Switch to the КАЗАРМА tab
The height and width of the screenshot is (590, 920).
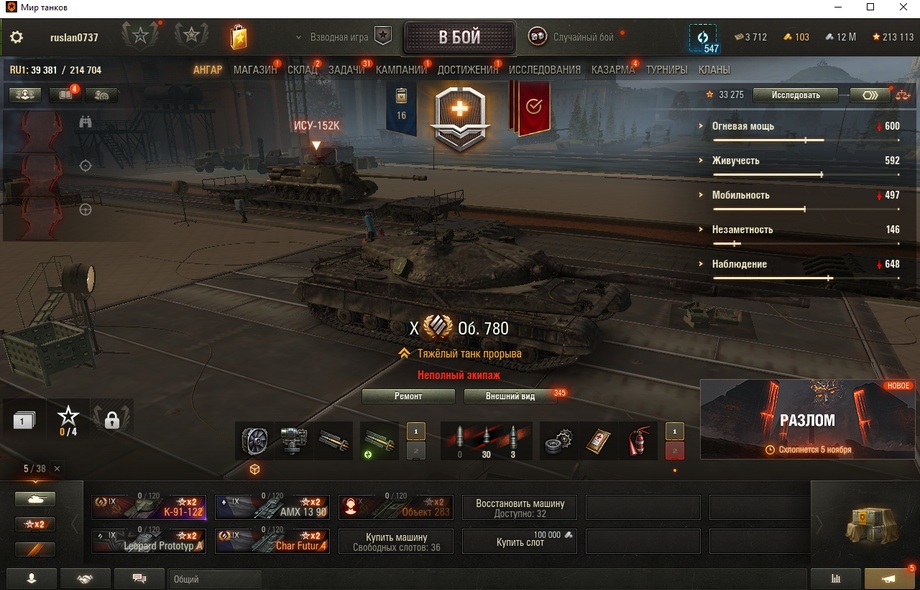pos(612,70)
